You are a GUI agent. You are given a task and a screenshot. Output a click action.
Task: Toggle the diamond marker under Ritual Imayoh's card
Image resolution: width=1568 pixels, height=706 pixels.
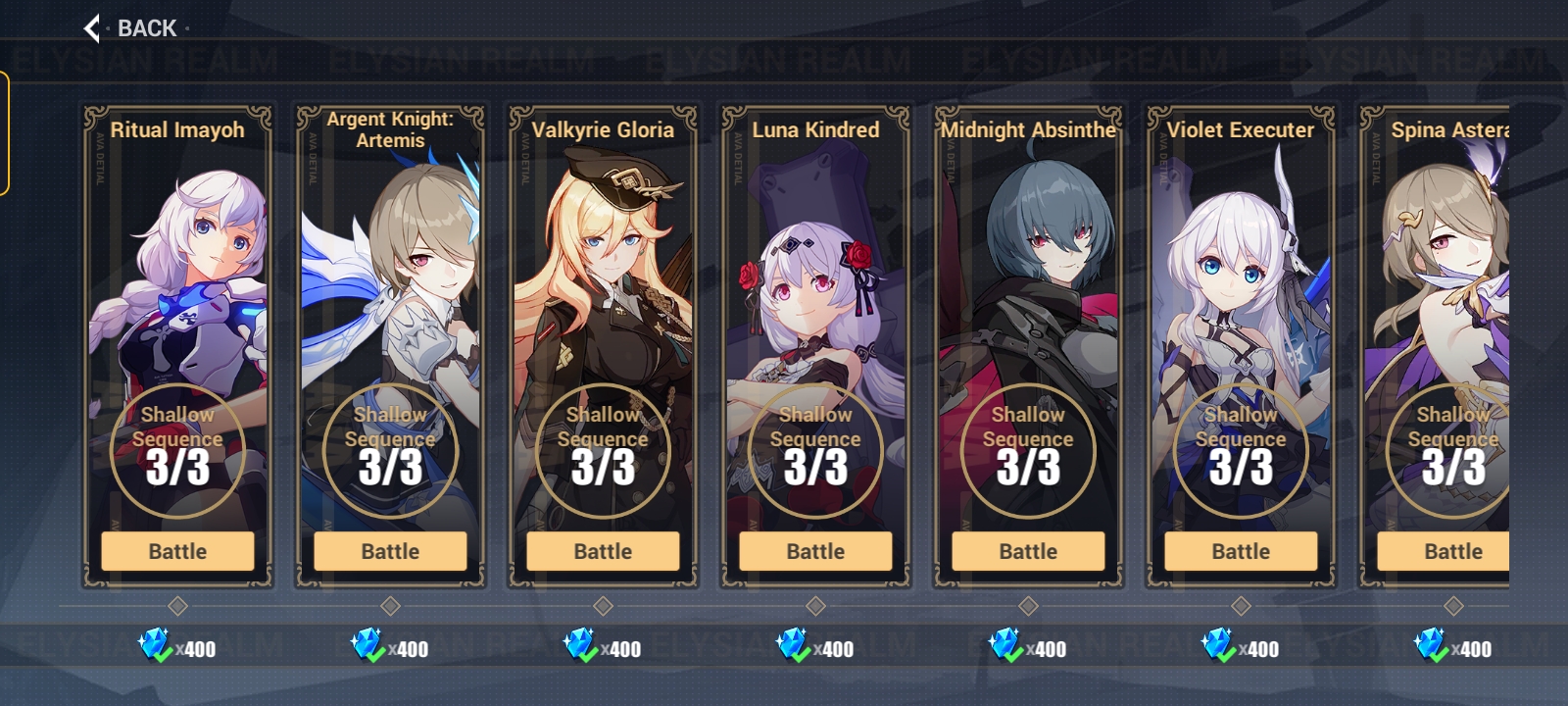point(177,605)
